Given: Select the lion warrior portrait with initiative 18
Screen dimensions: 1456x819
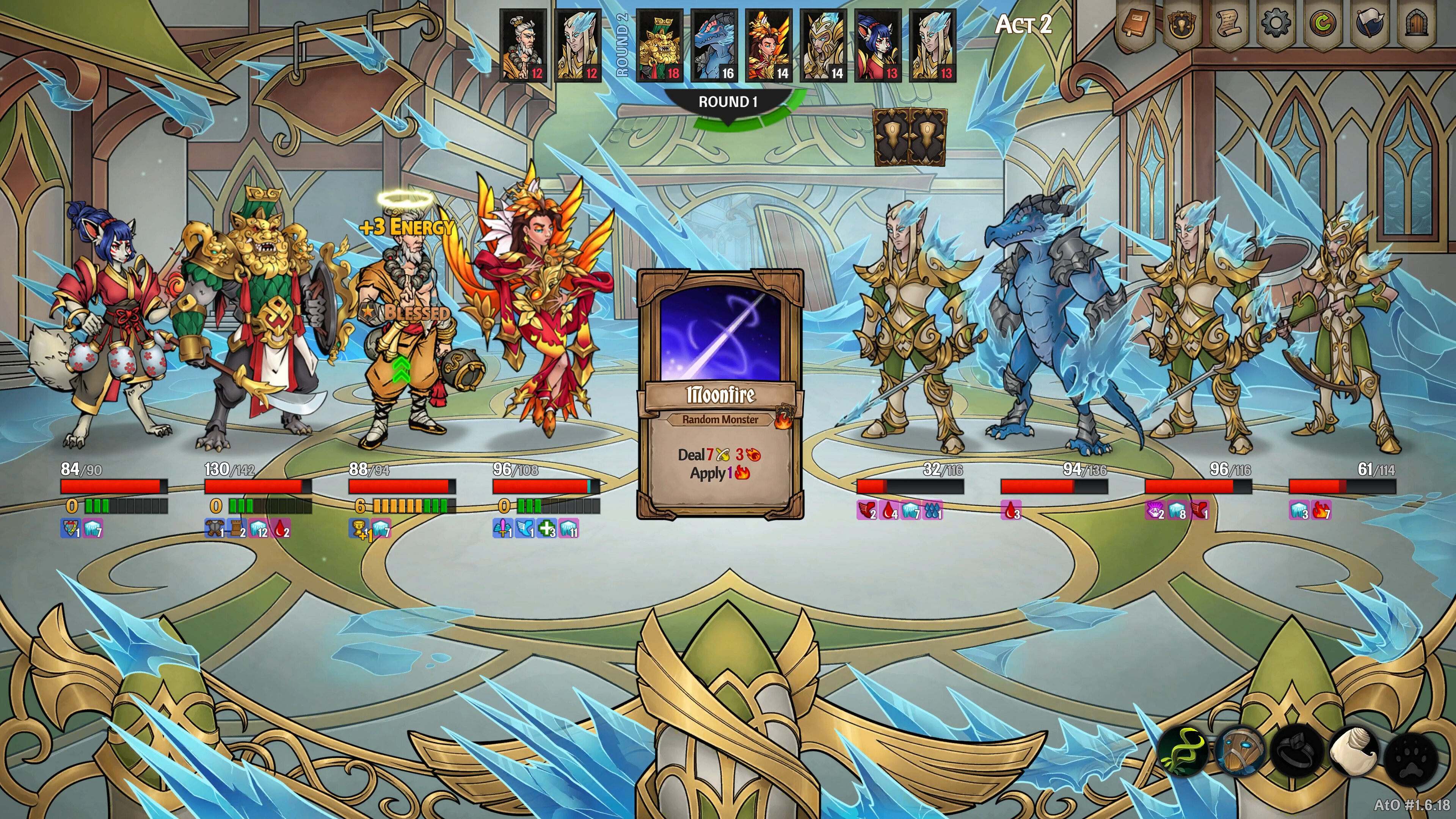Looking at the screenshot, I should click(661, 44).
